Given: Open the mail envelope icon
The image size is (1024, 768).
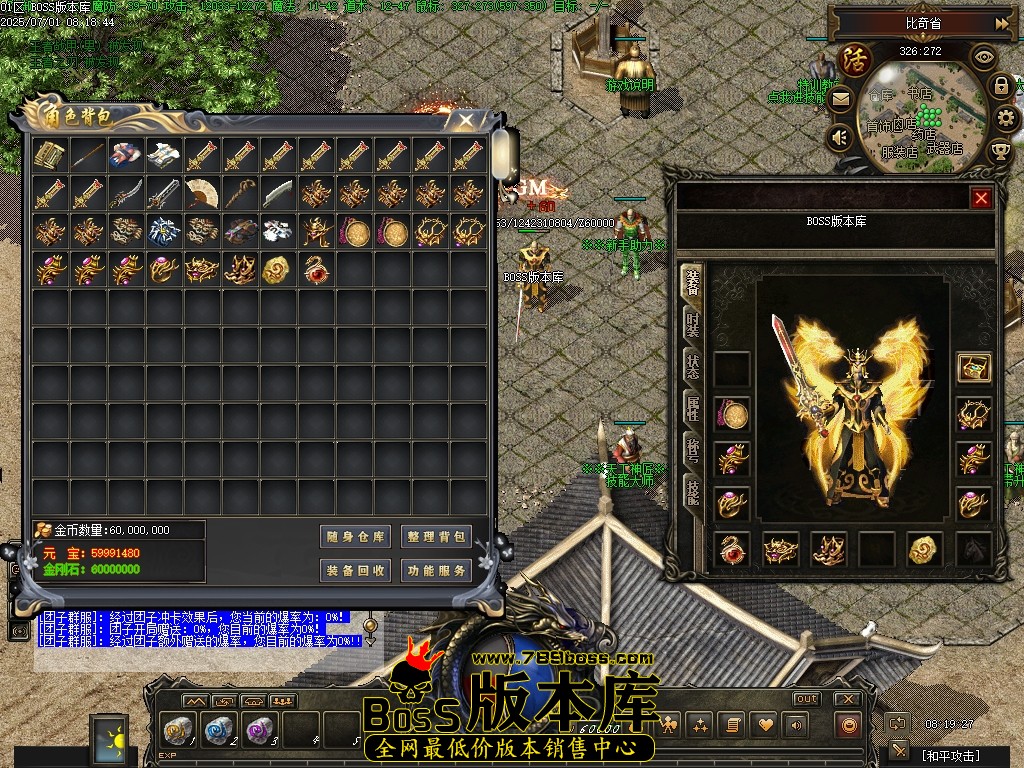Looking at the screenshot, I should tap(840, 99).
